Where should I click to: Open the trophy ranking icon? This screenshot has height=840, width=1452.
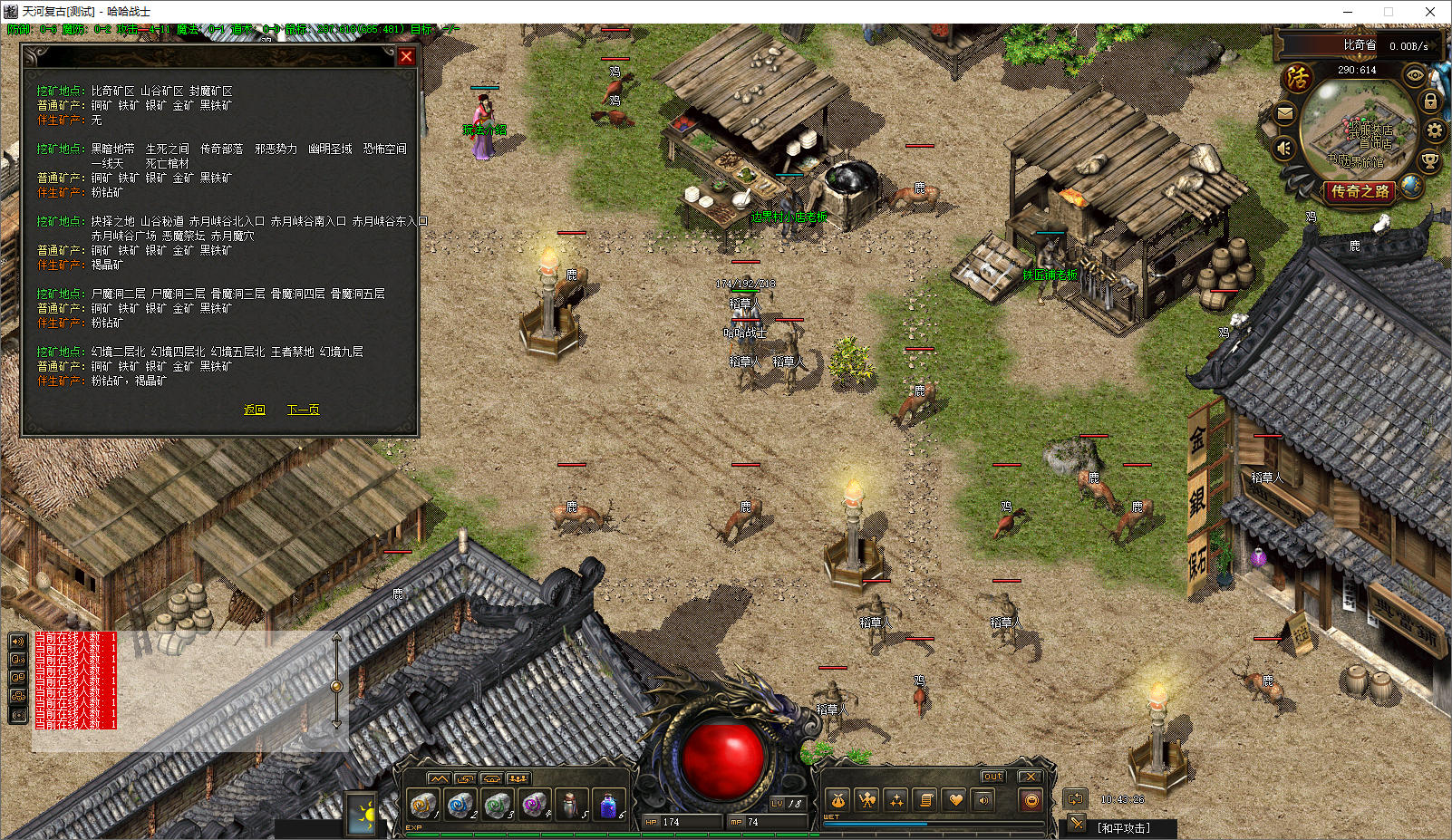tap(1429, 161)
